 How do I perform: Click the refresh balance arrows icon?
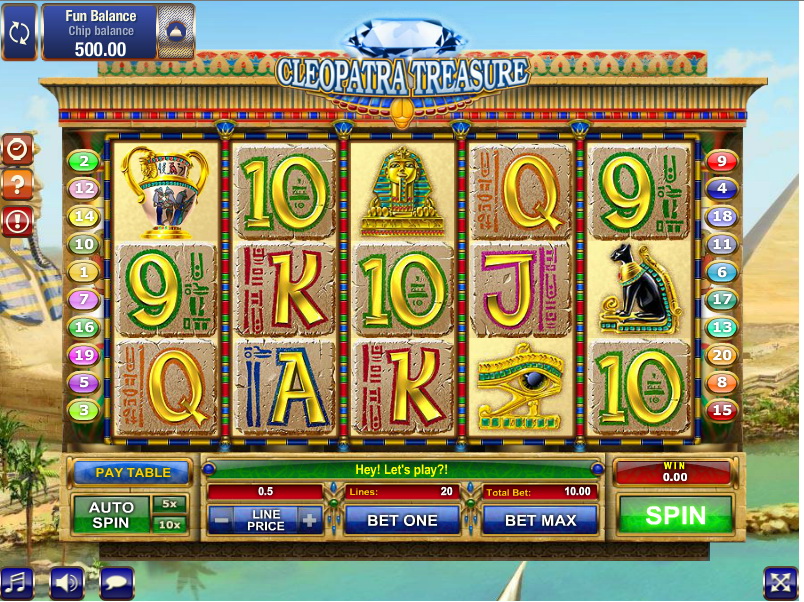[x=19, y=32]
